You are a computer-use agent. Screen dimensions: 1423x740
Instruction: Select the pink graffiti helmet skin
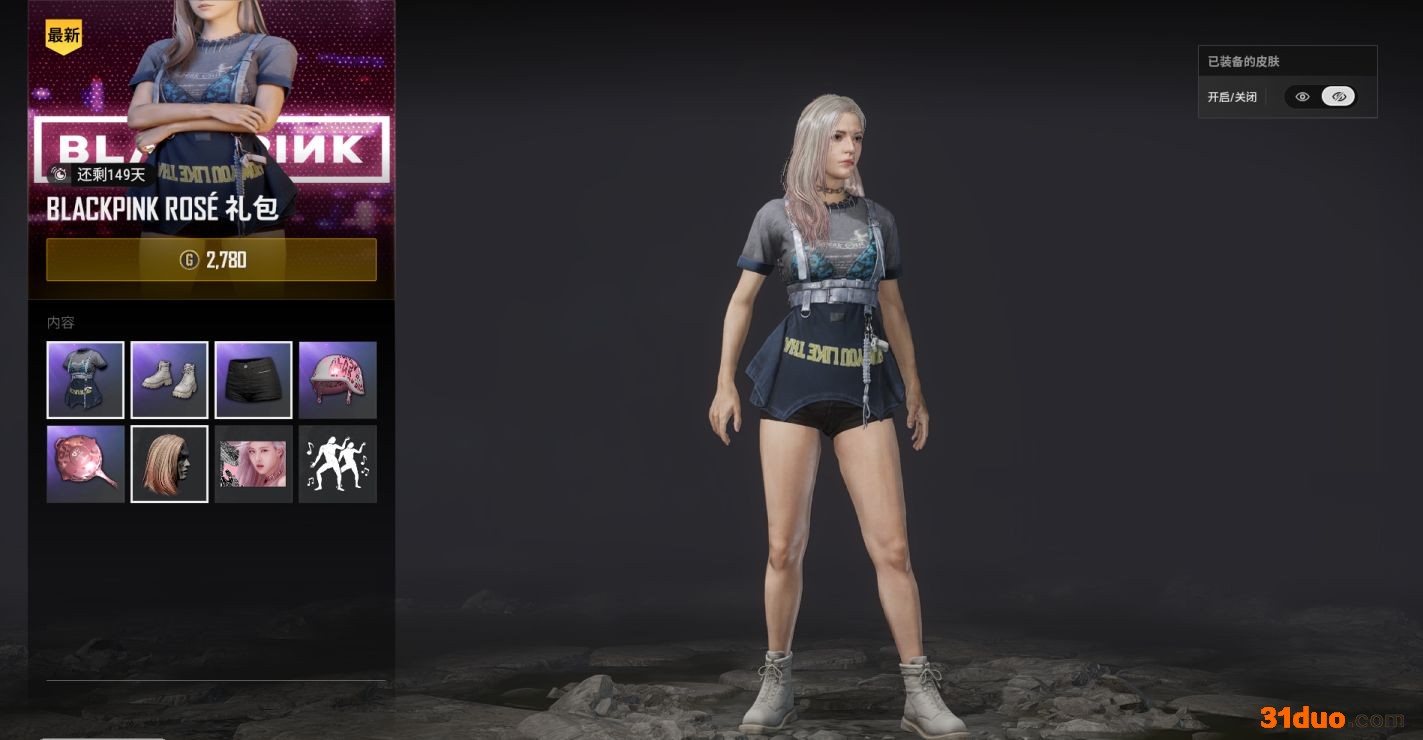pos(338,380)
